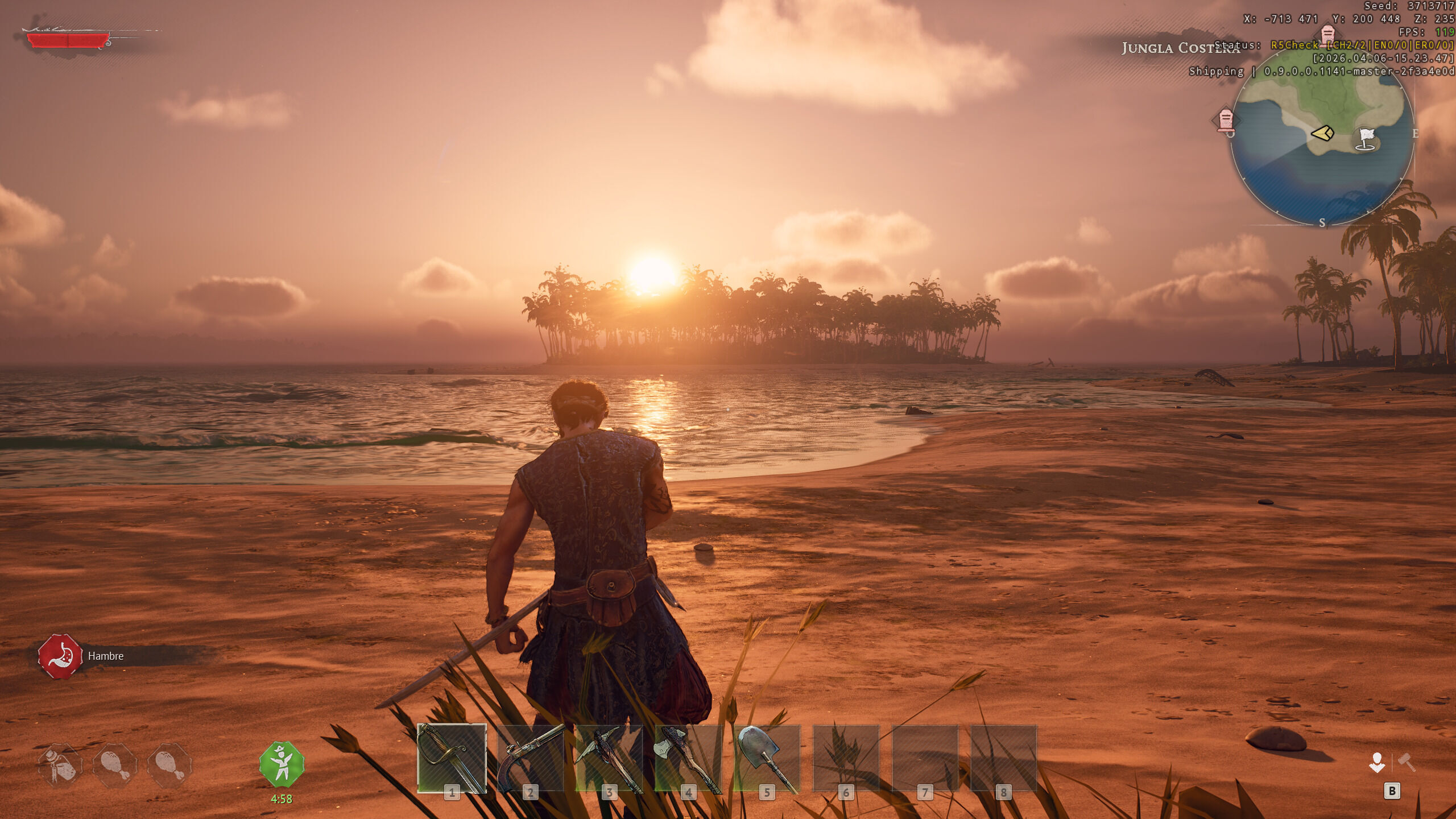Screen dimensions: 1456x819
Task: Activate the build hammer icon
Action: [1407, 762]
